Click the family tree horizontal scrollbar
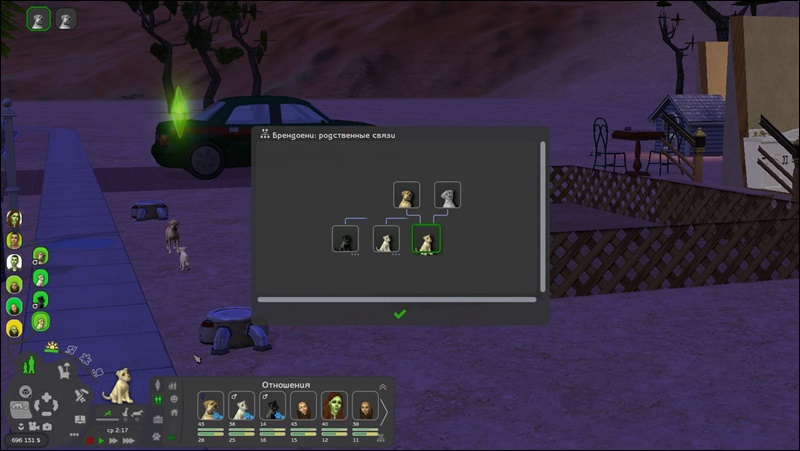This screenshot has height=451, width=800. 397,298
